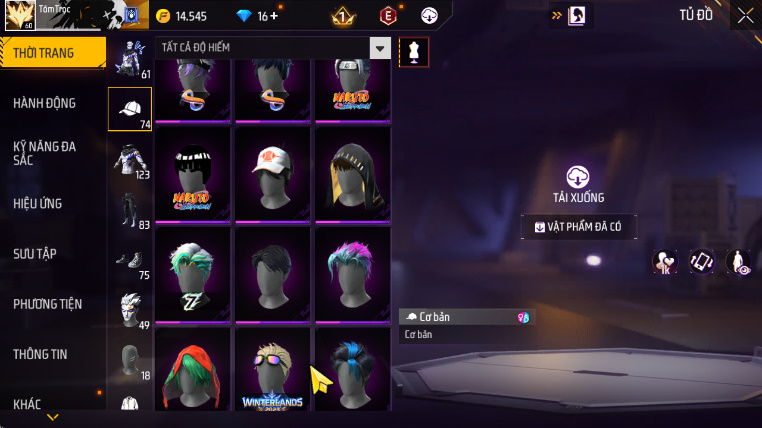Go to the Hiệu Ứng tab

[38, 203]
